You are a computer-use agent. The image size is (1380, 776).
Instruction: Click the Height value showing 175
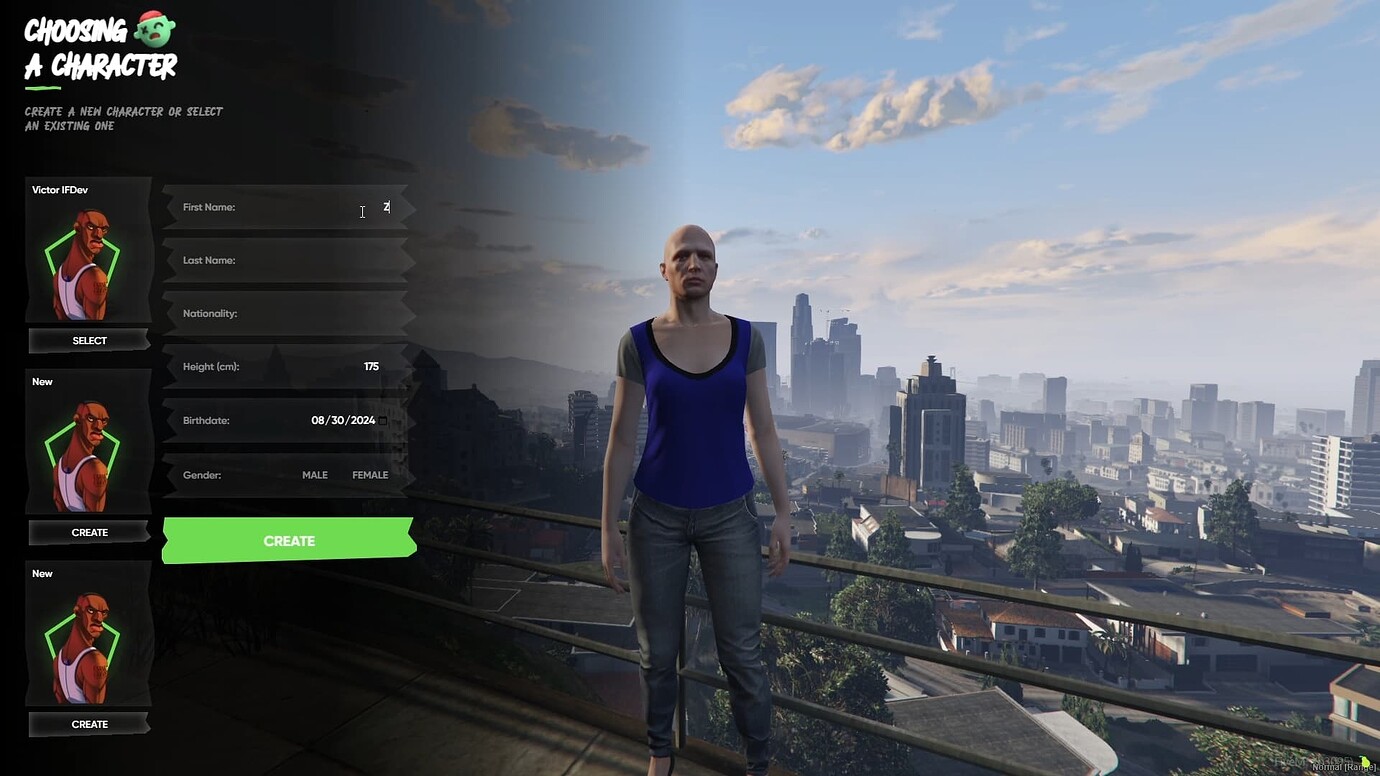coord(371,366)
